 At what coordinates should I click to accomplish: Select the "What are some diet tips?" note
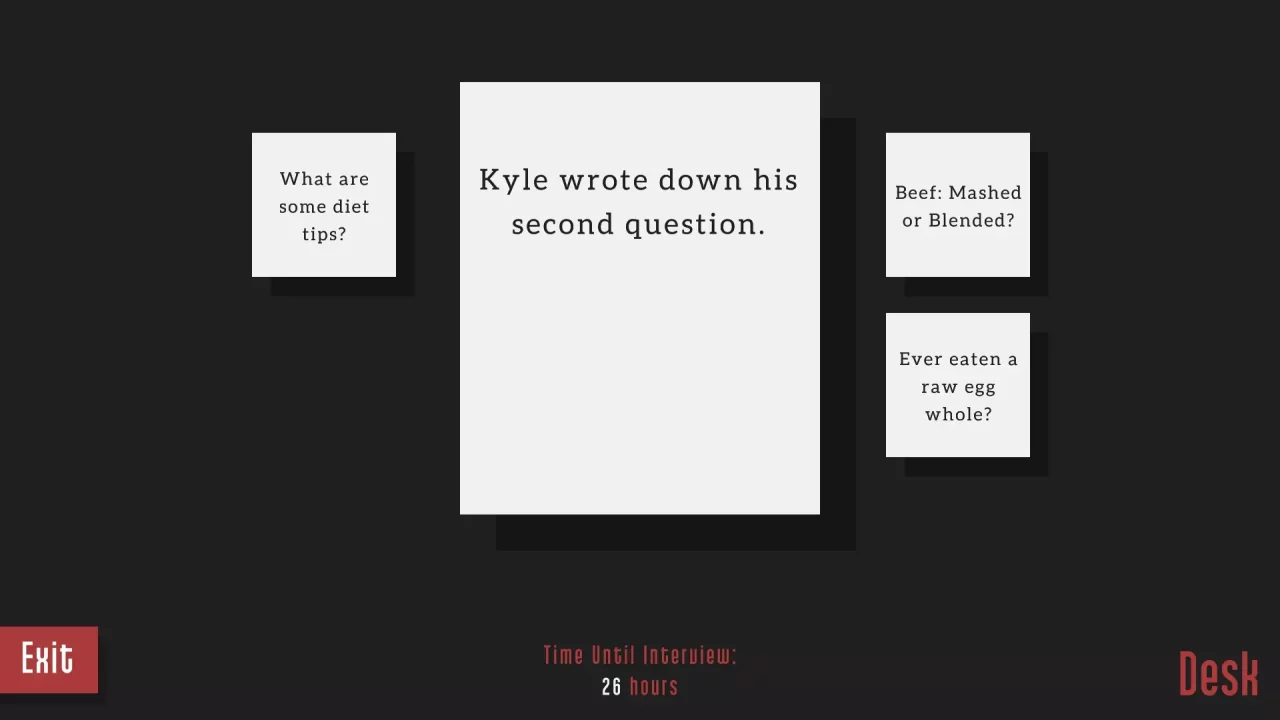pos(324,205)
